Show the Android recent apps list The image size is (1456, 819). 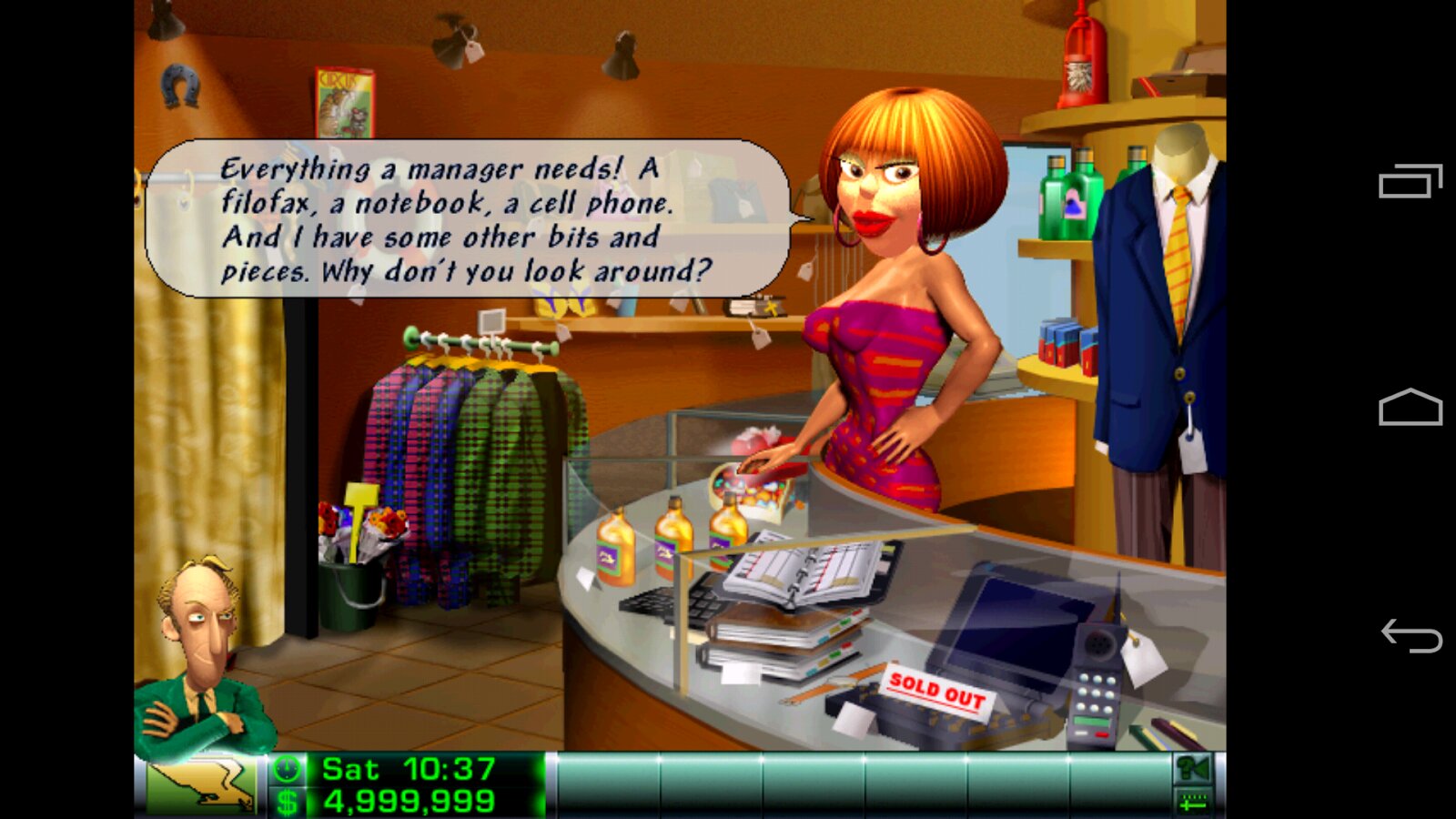click(x=1410, y=181)
